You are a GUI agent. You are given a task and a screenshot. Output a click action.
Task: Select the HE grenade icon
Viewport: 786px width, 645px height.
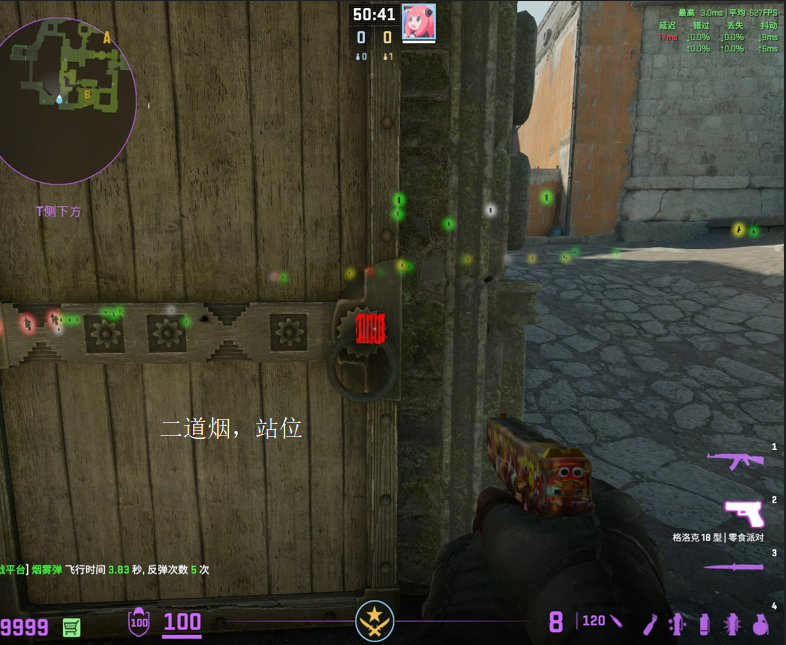(x=759, y=623)
